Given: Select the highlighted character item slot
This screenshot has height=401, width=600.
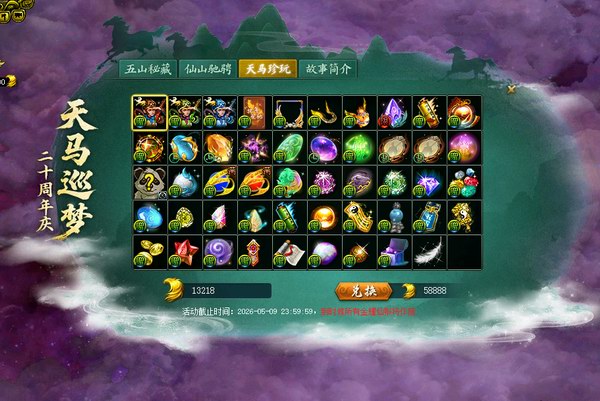Looking at the screenshot, I should [x=150, y=113].
